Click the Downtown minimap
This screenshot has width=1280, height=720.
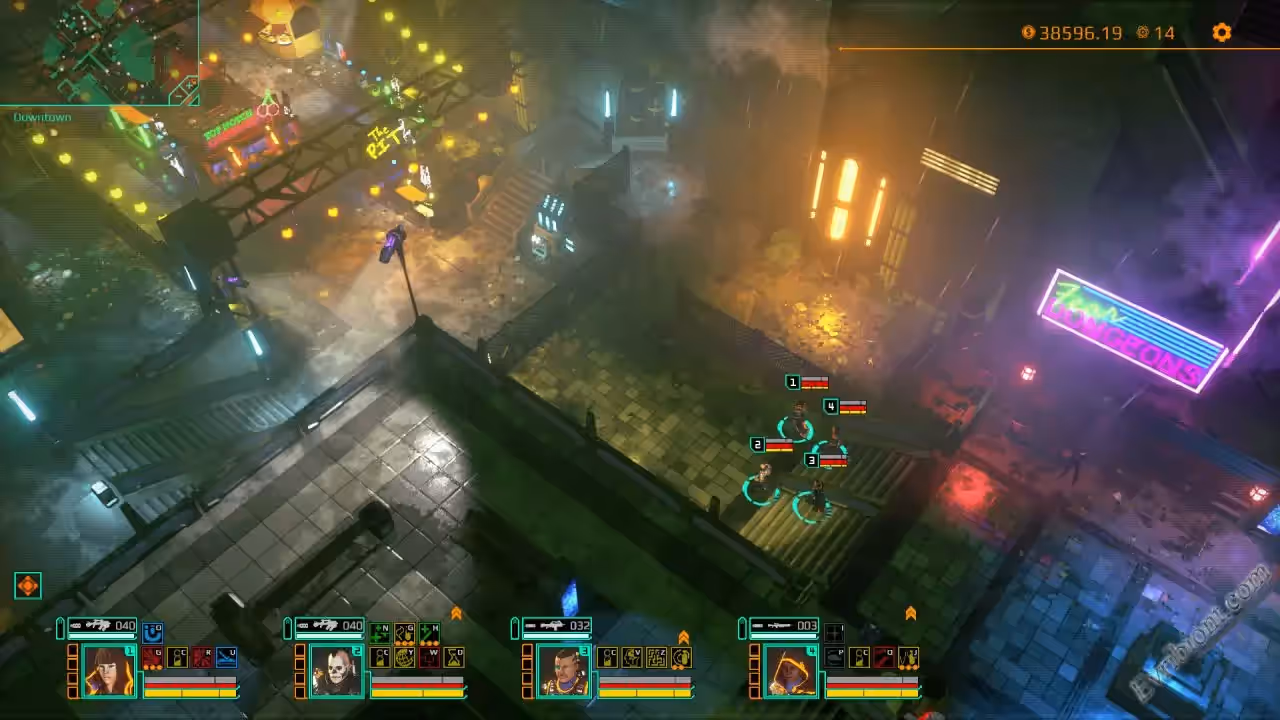(x=99, y=52)
